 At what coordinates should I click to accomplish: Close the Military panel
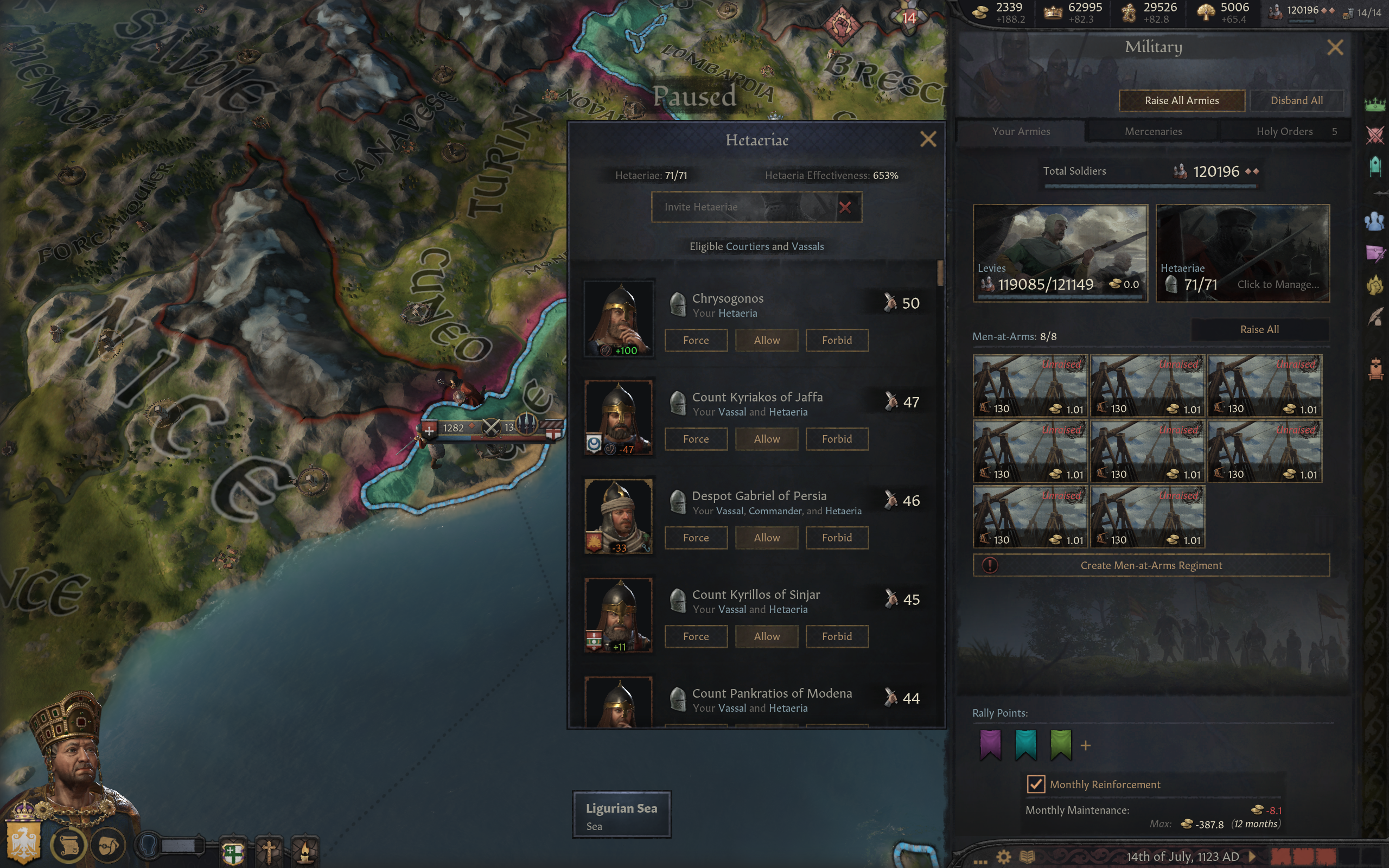1335,47
